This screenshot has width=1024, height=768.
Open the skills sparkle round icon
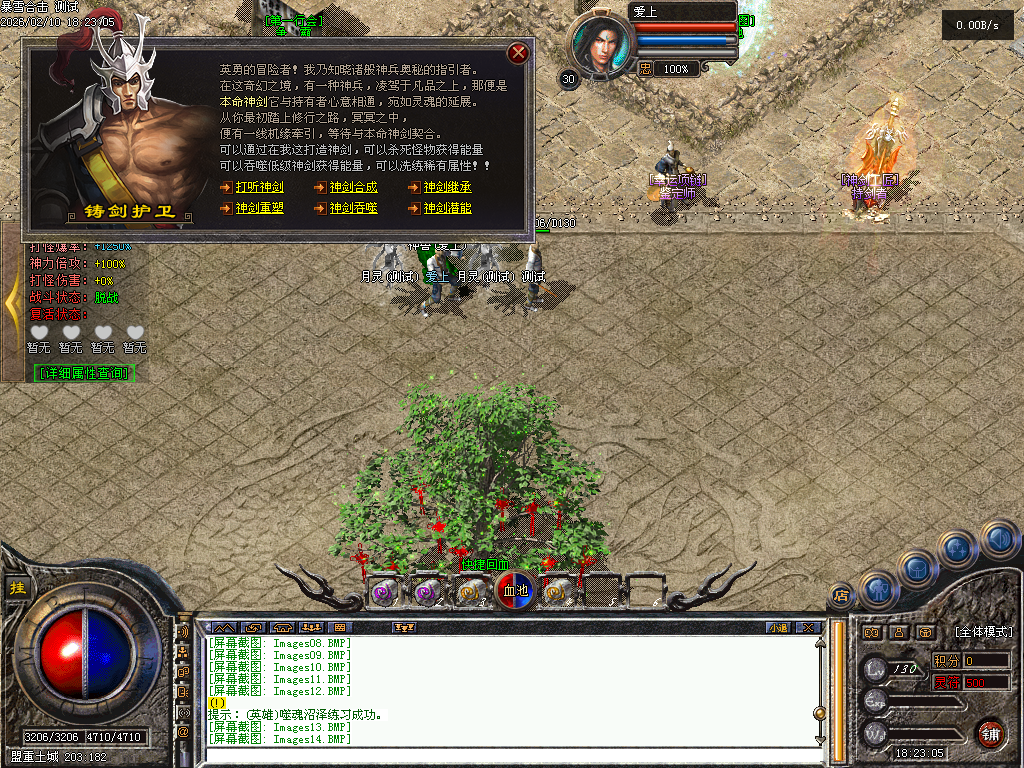coord(957,549)
